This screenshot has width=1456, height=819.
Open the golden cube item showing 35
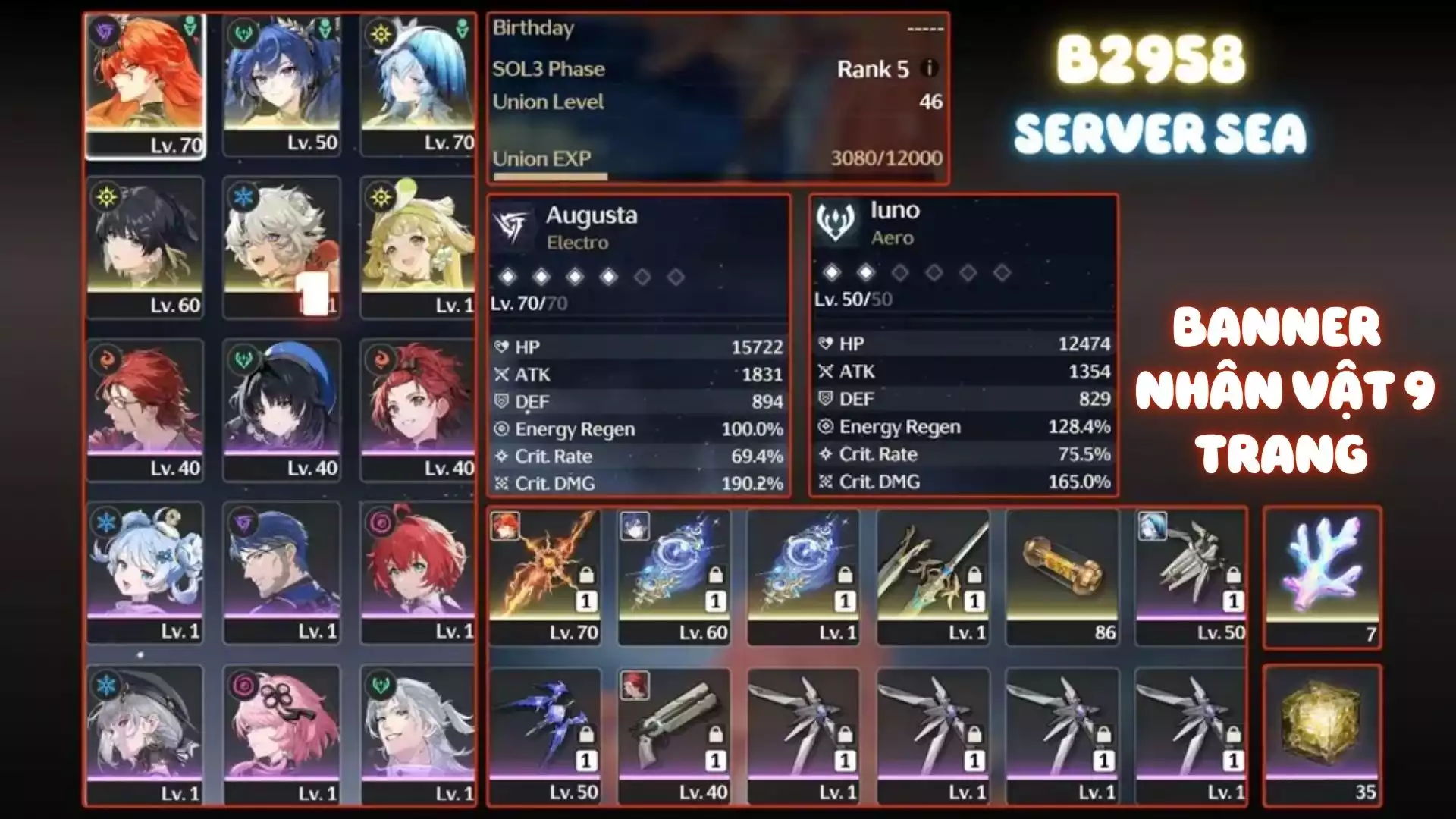click(x=1322, y=736)
